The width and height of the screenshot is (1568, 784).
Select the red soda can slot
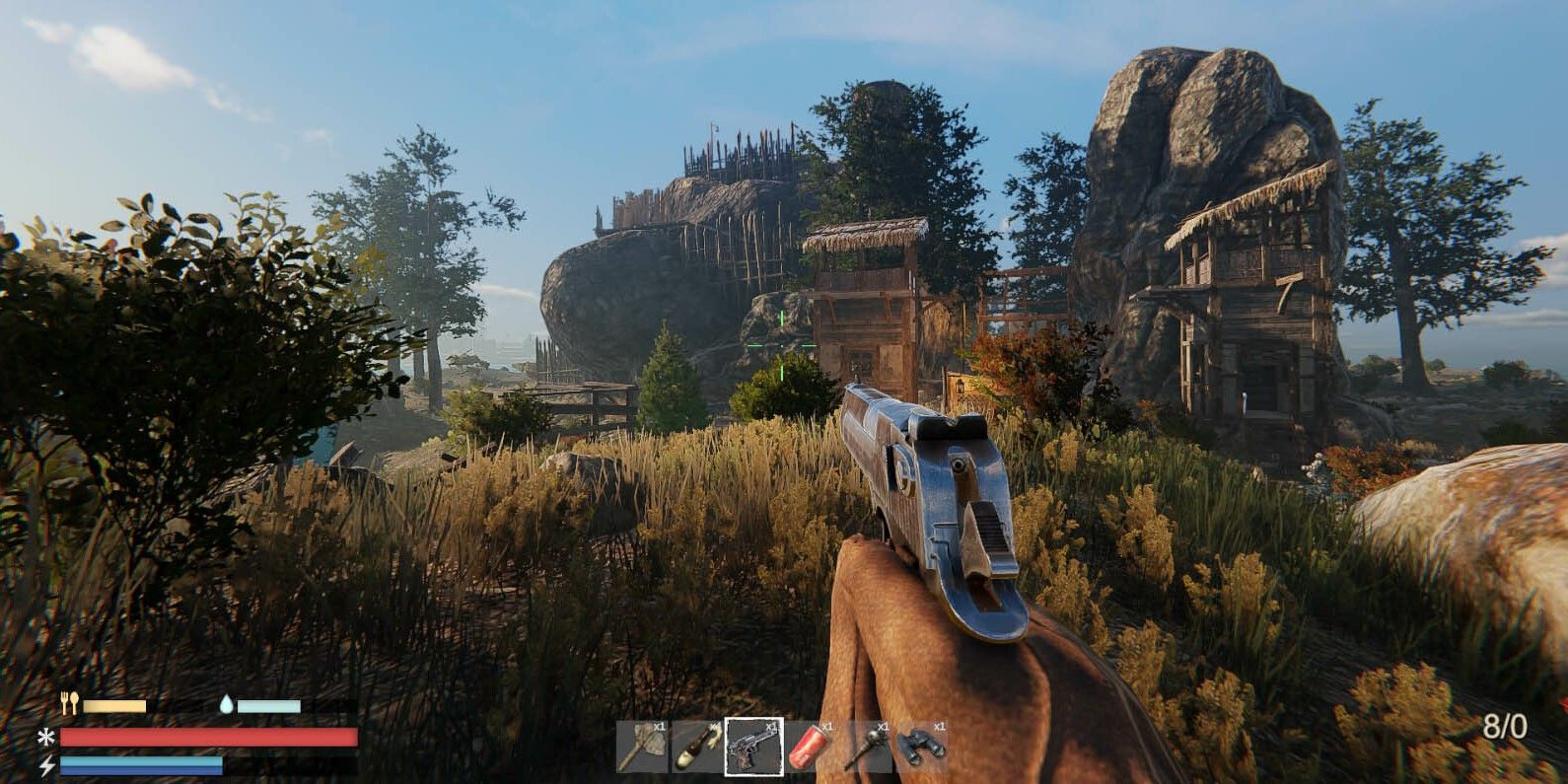[x=810, y=748]
